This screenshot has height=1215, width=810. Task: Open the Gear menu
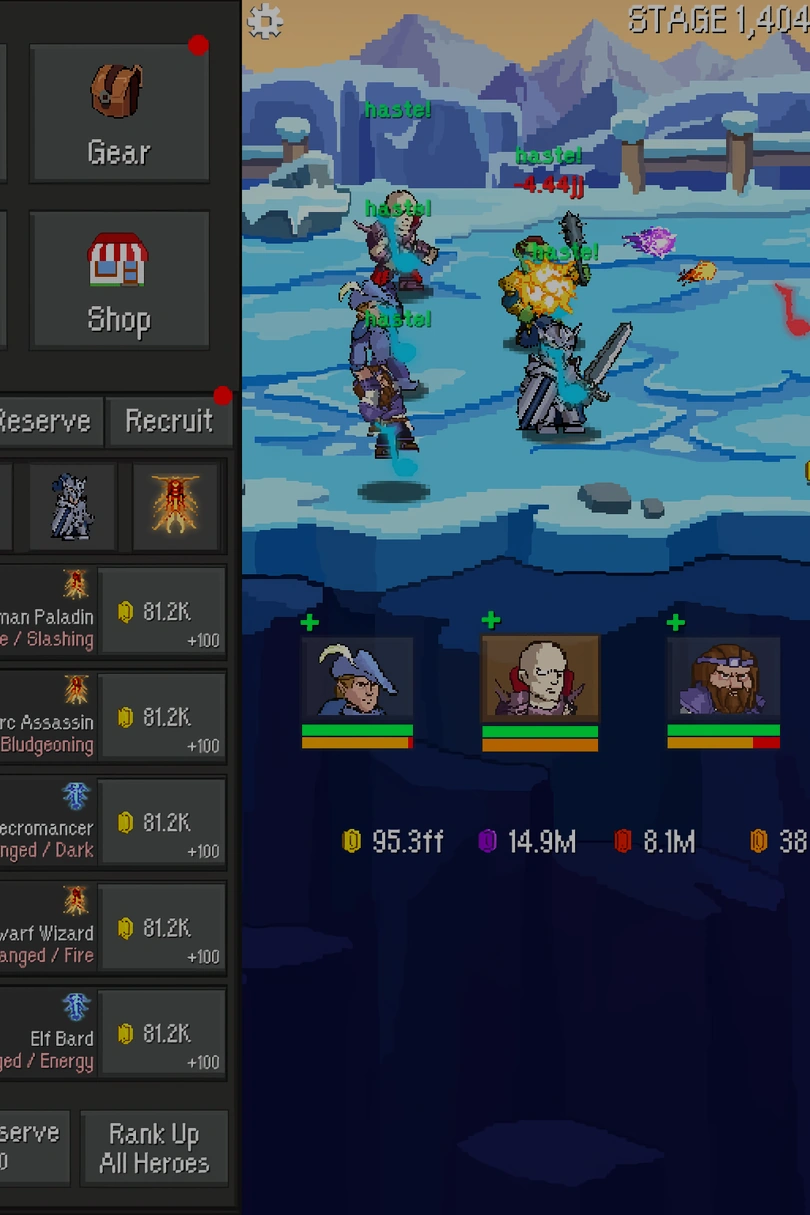tap(119, 113)
